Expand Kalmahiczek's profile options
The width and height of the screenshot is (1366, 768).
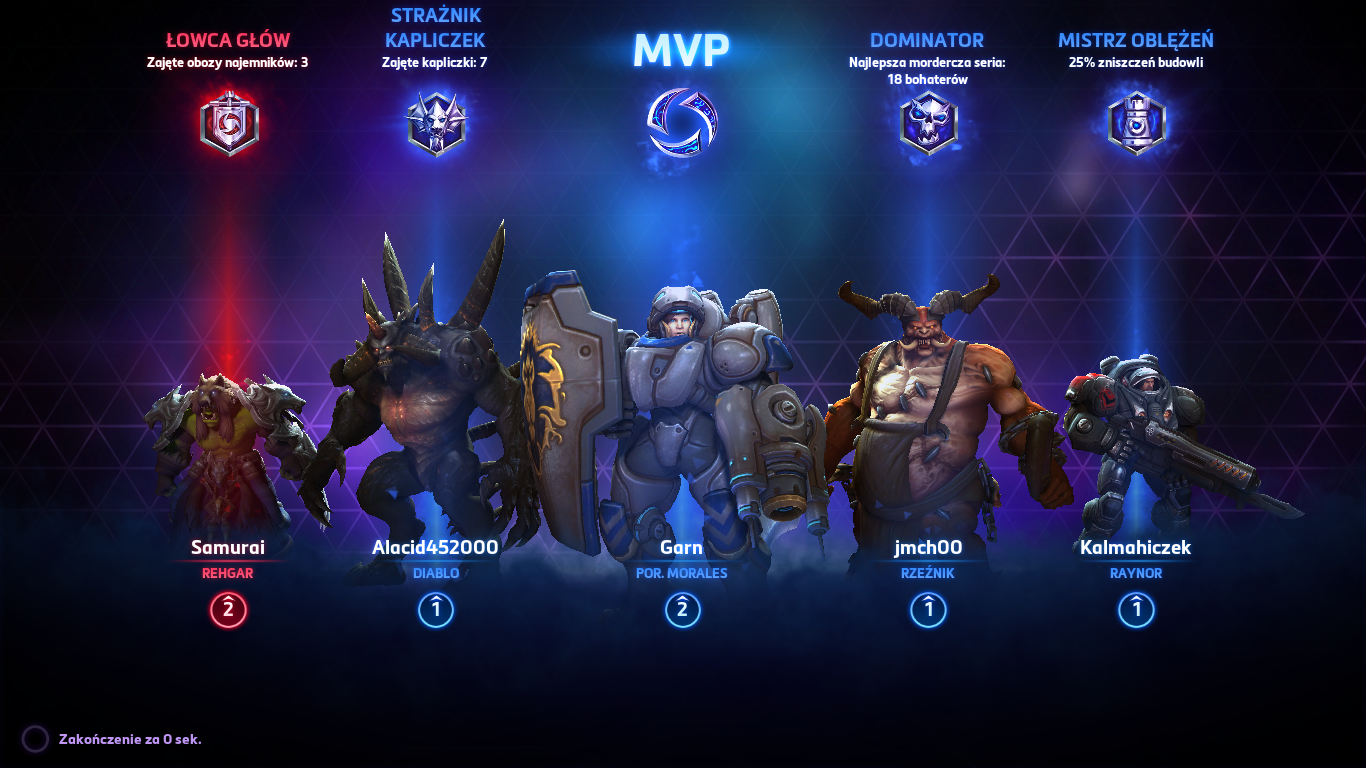pos(1135,548)
